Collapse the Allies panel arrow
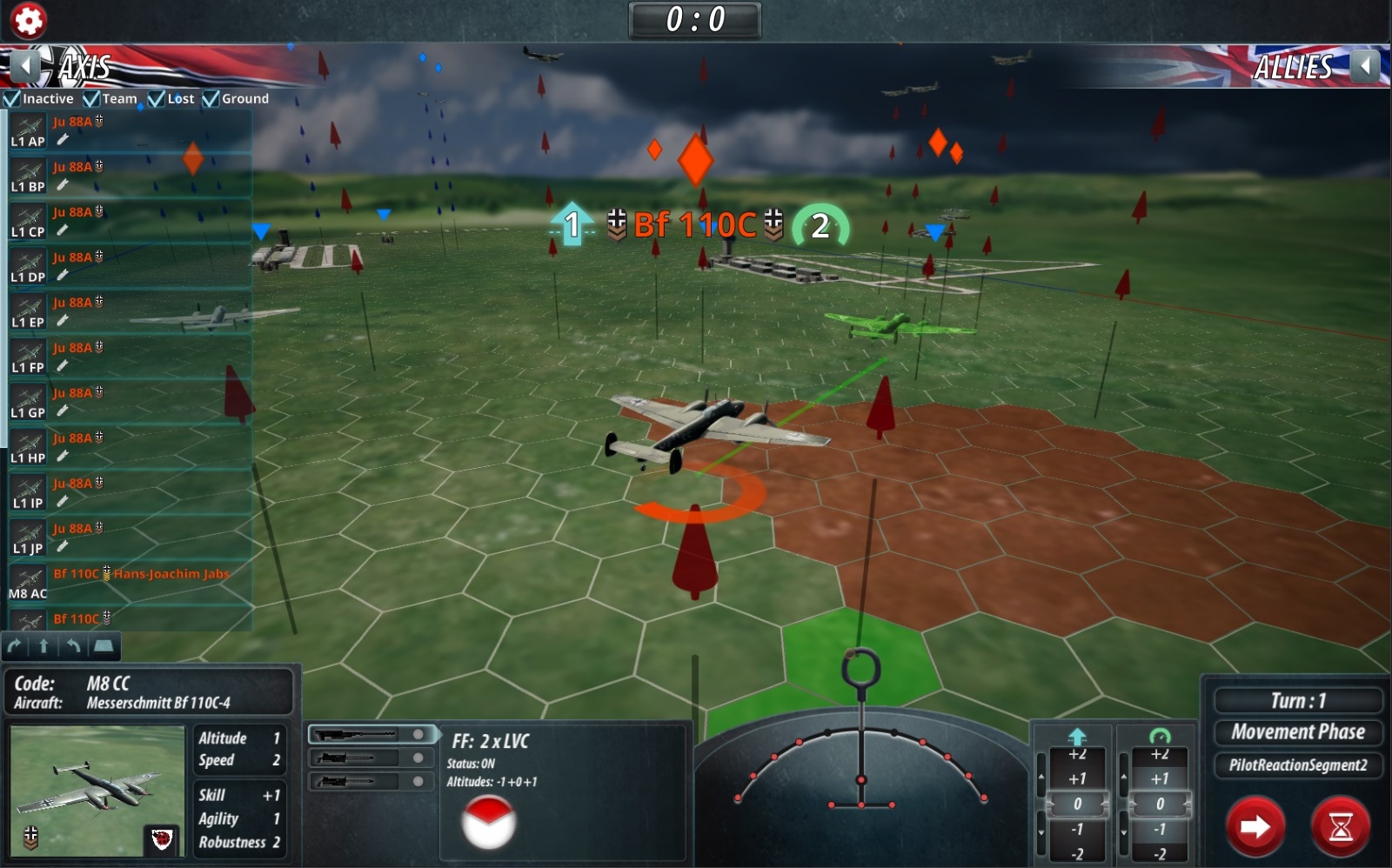This screenshot has width=1392, height=868. pos(1365,65)
